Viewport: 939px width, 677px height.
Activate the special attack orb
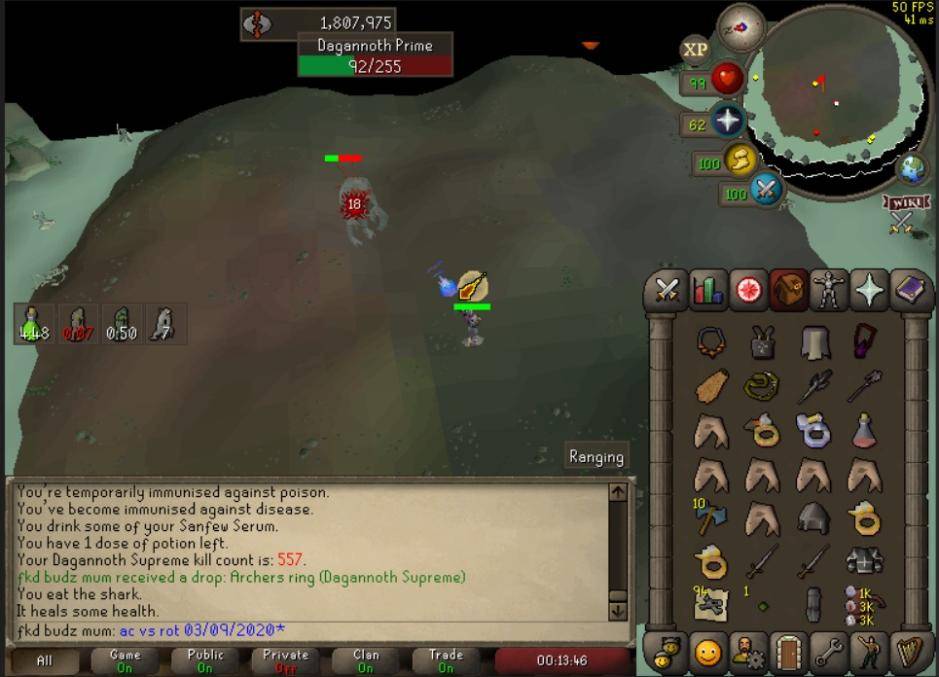(x=766, y=189)
